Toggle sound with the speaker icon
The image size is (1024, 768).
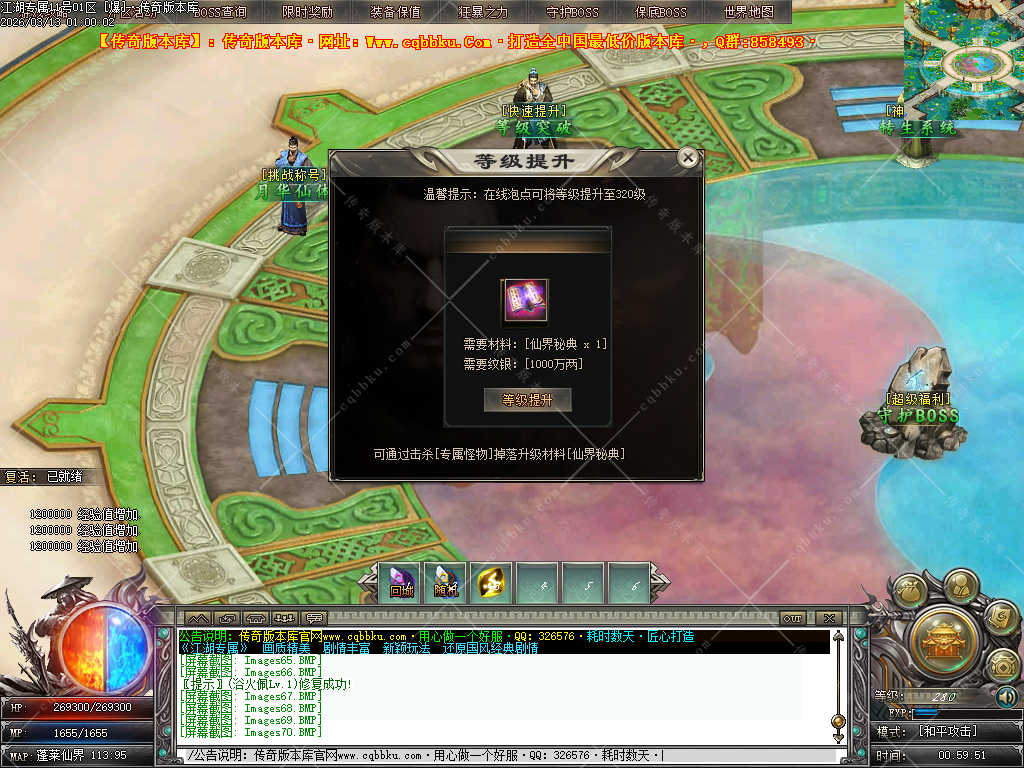pyautogui.click(x=1006, y=696)
